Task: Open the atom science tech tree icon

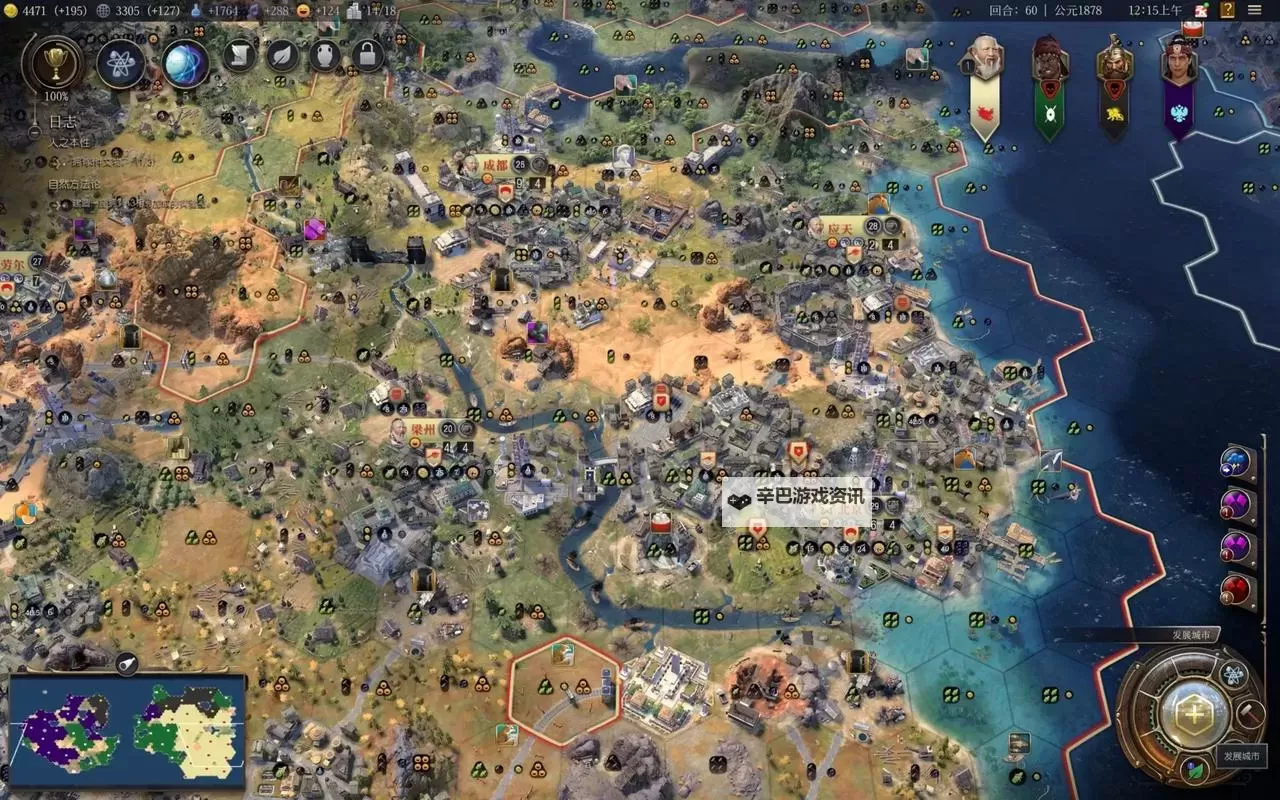Action: (121, 63)
